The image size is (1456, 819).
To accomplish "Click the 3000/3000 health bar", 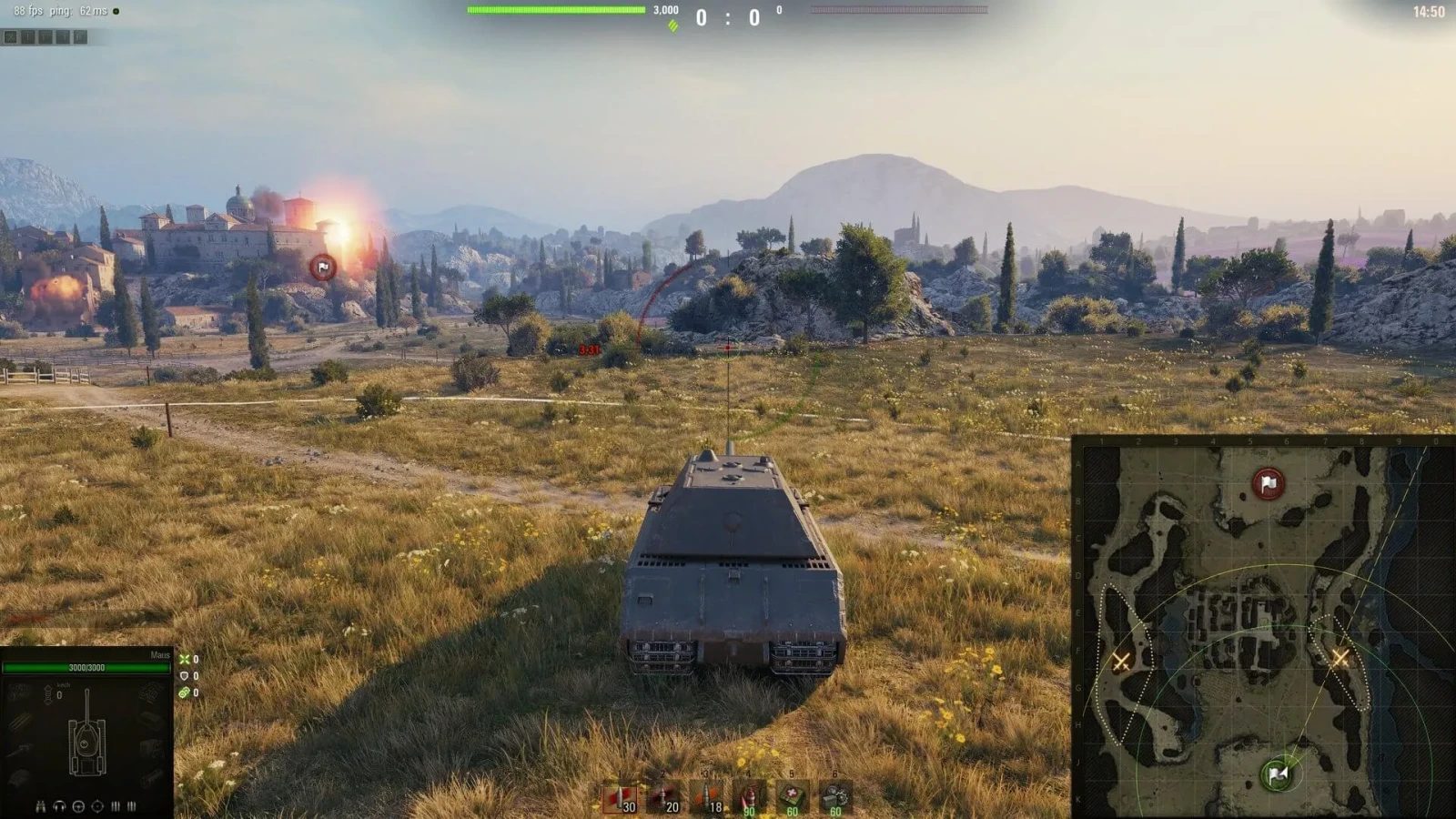I will click(89, 666).
